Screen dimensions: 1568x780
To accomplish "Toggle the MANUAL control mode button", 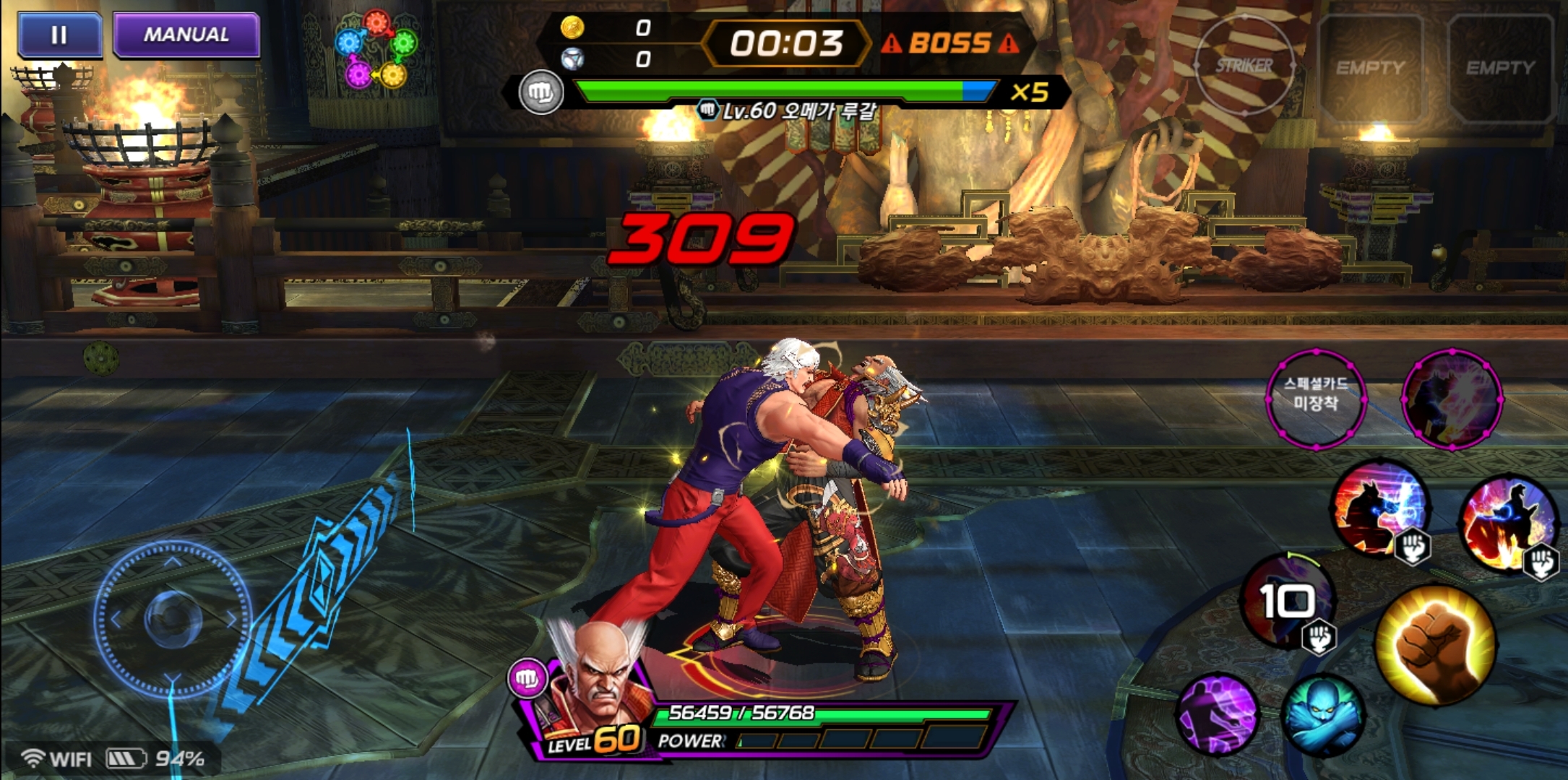I will pos(186,35).
